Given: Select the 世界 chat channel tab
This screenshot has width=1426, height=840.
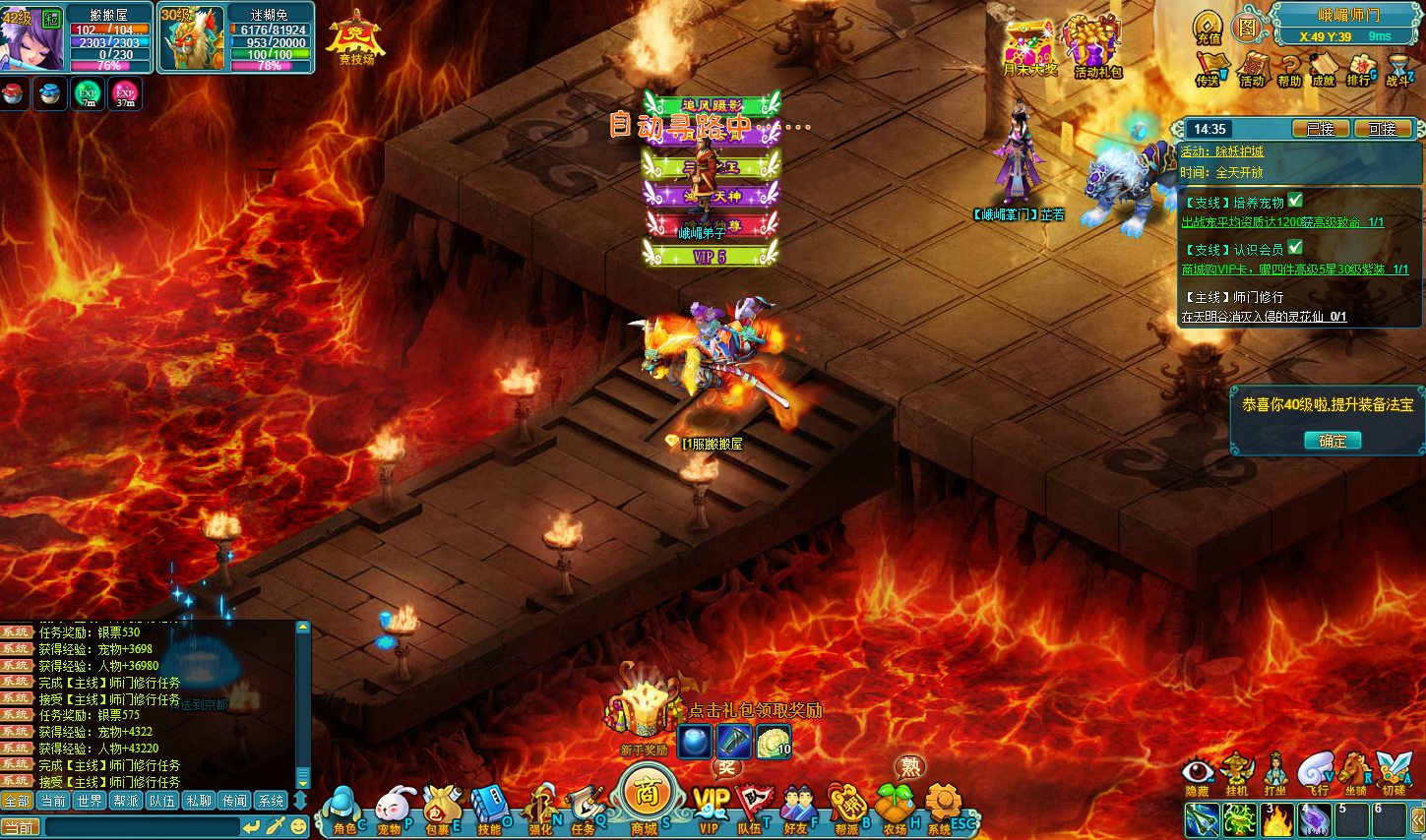Looking at the screenshot, I should pyautogui.click(x=90, y=801).
